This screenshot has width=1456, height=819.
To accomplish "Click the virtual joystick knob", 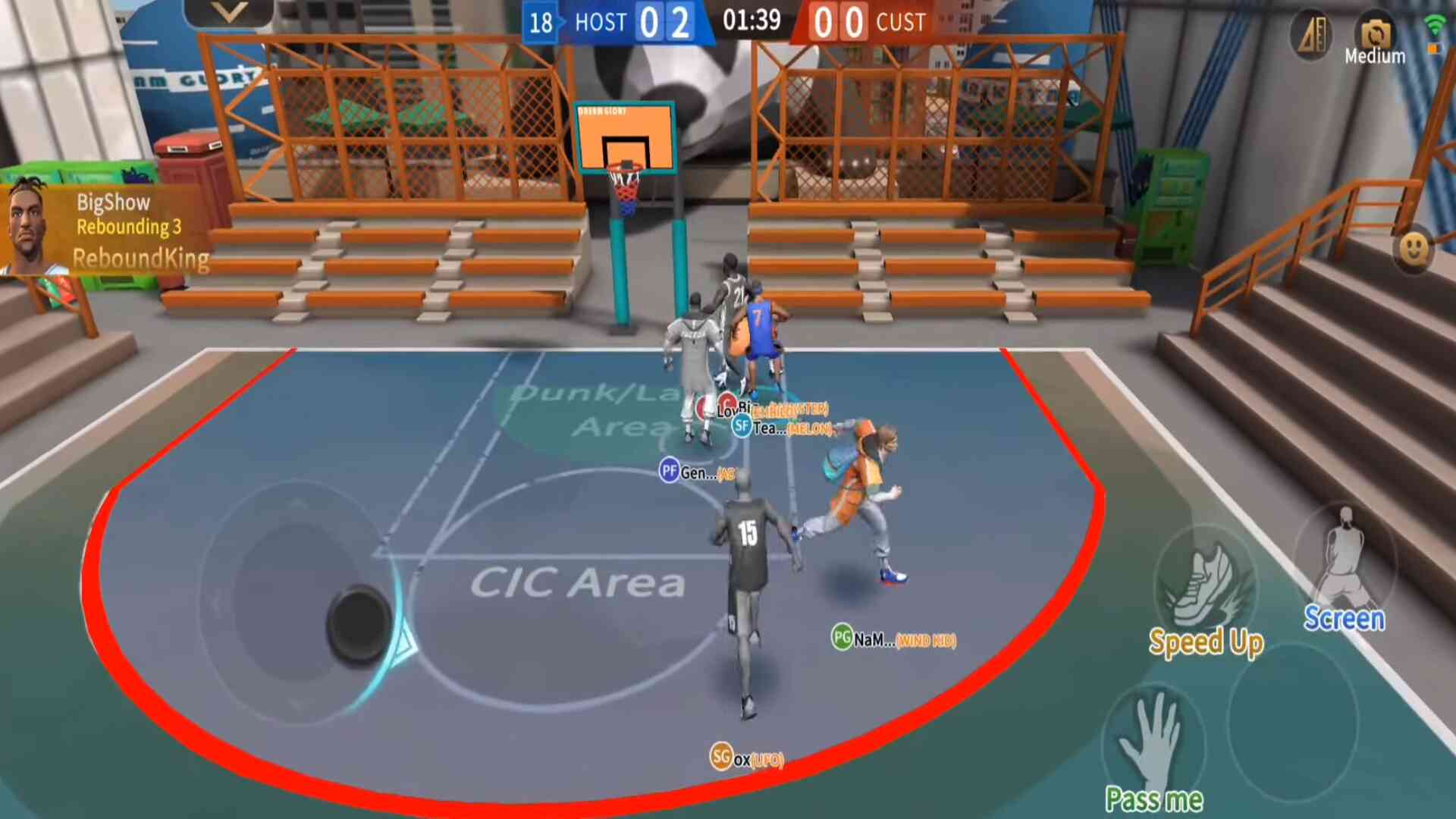I will coord(359,625).
